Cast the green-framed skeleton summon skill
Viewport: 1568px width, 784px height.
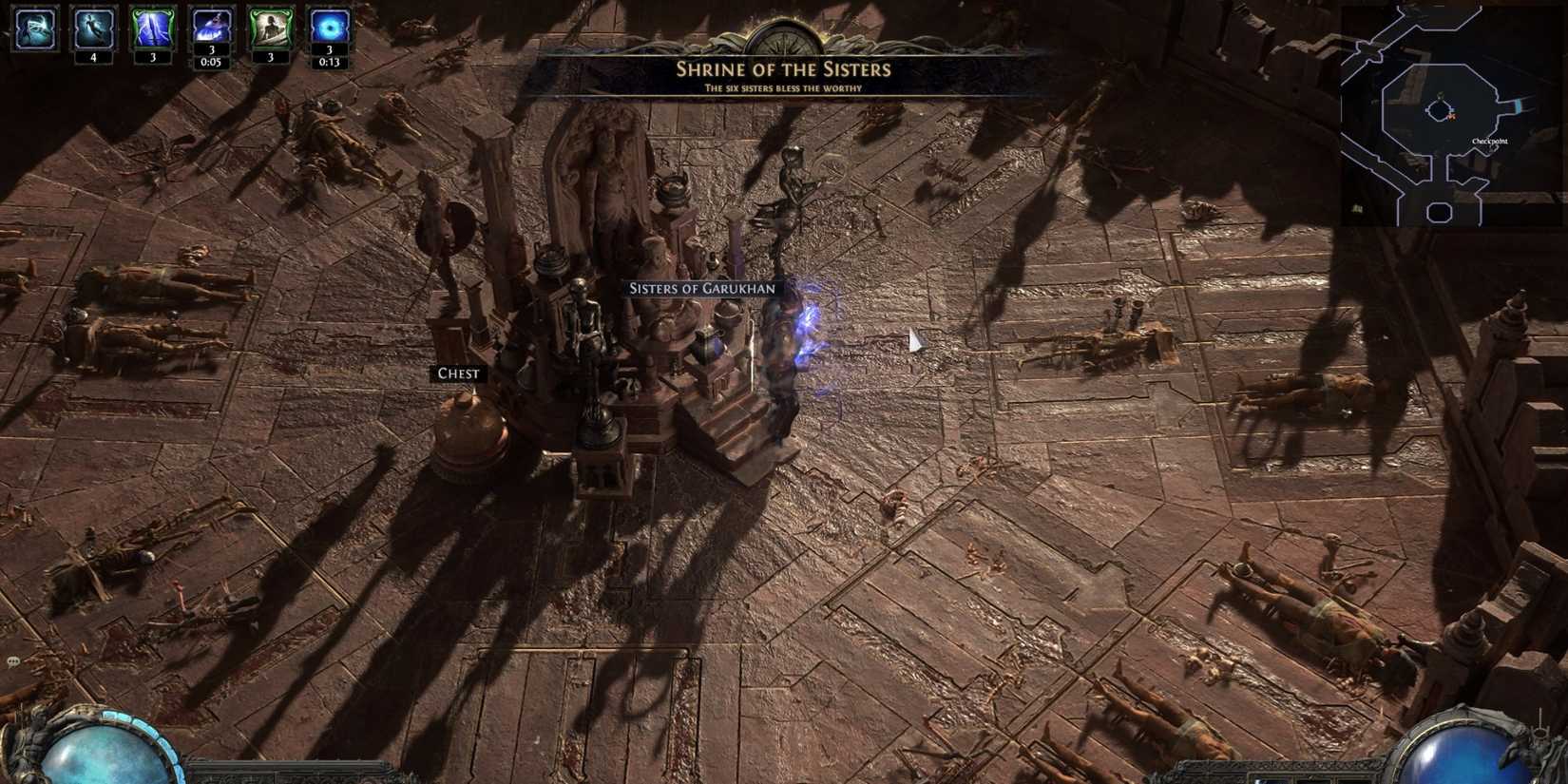pos(270,27)
